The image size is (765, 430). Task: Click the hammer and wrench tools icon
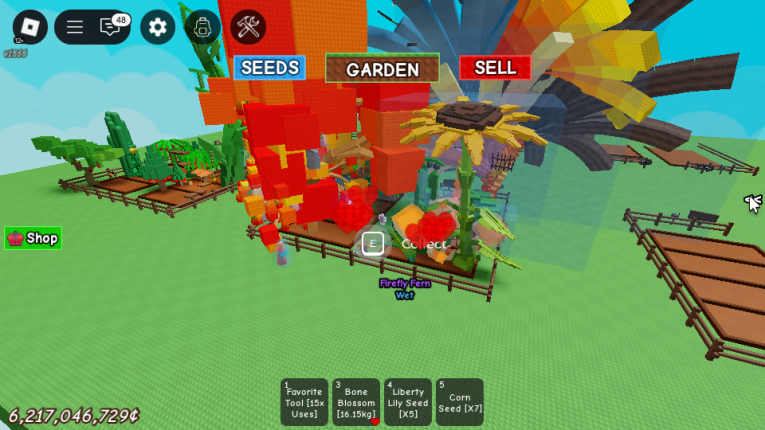click(x=248, y=27)
